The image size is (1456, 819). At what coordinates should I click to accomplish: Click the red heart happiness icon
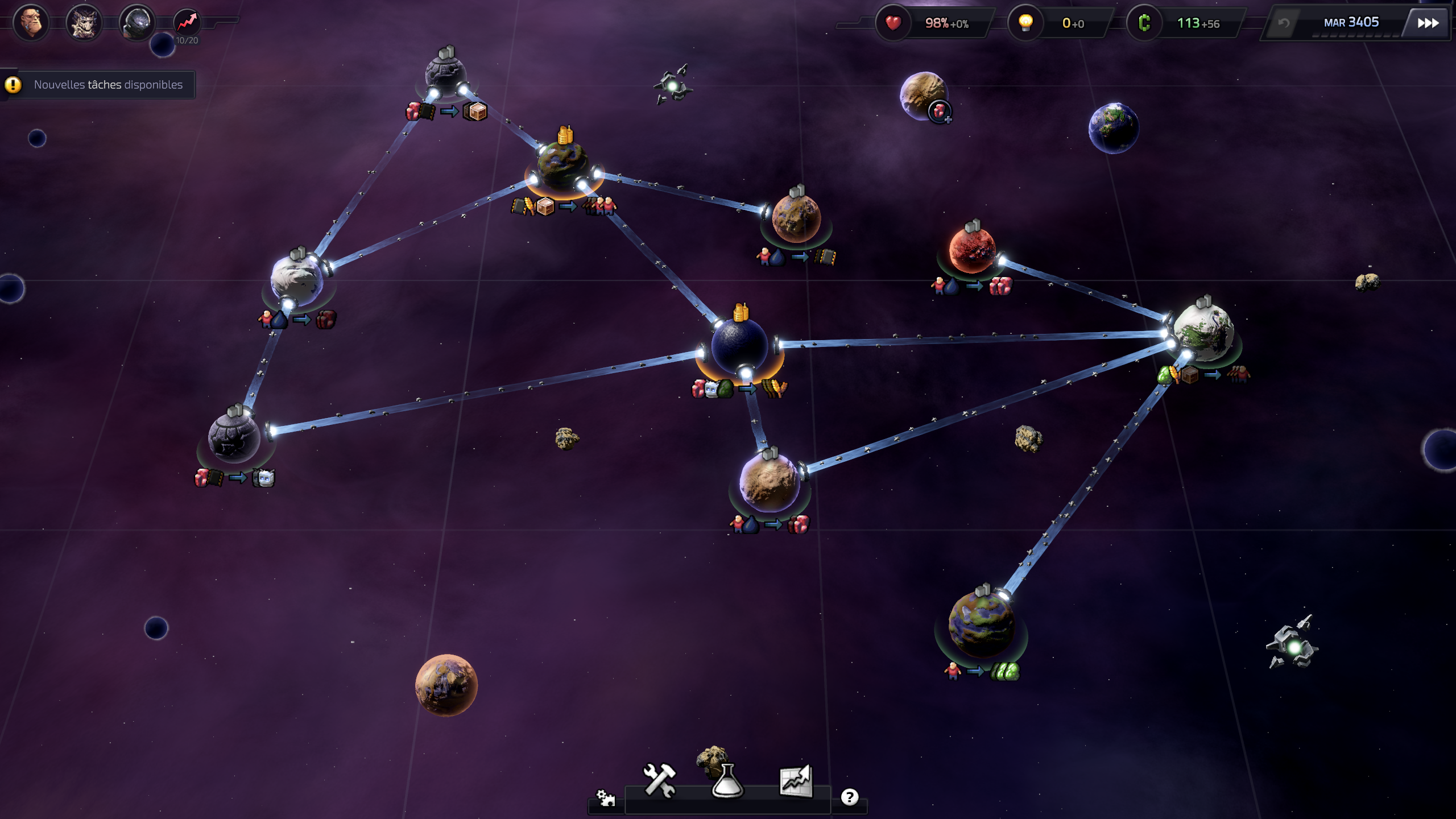pyautogui.click(x=893, y=23)
